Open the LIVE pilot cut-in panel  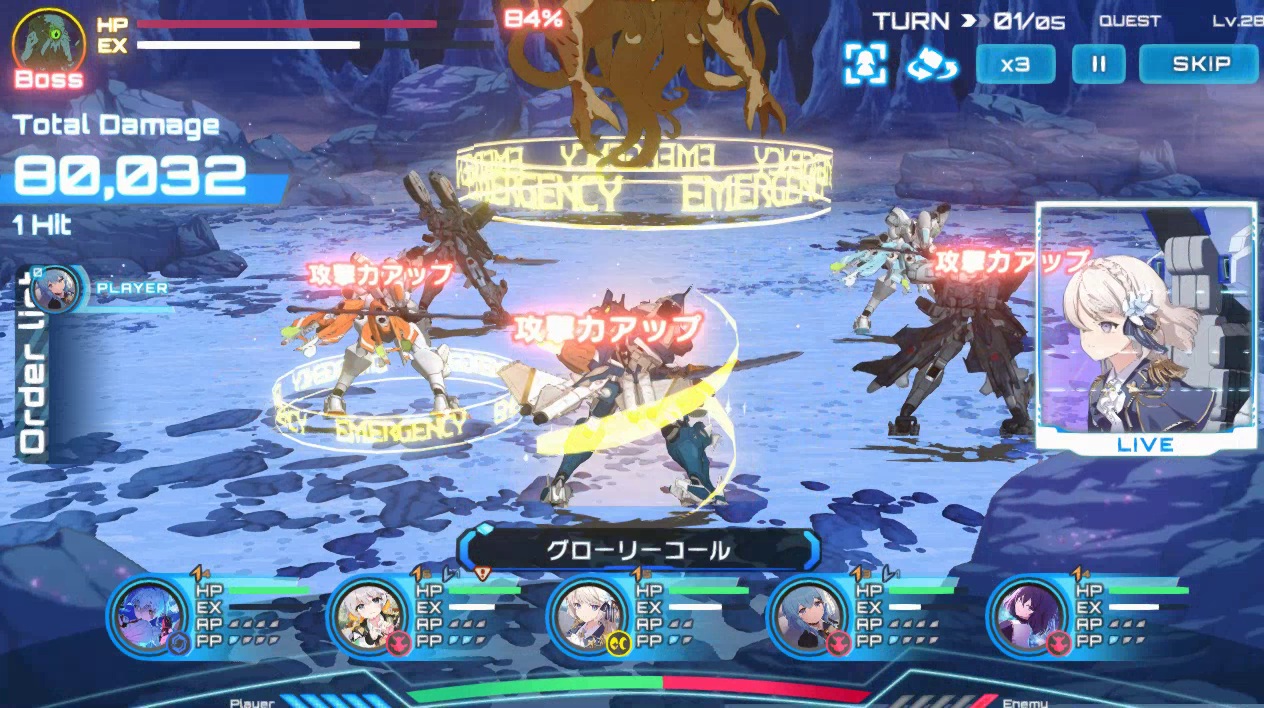[1146, 326]
